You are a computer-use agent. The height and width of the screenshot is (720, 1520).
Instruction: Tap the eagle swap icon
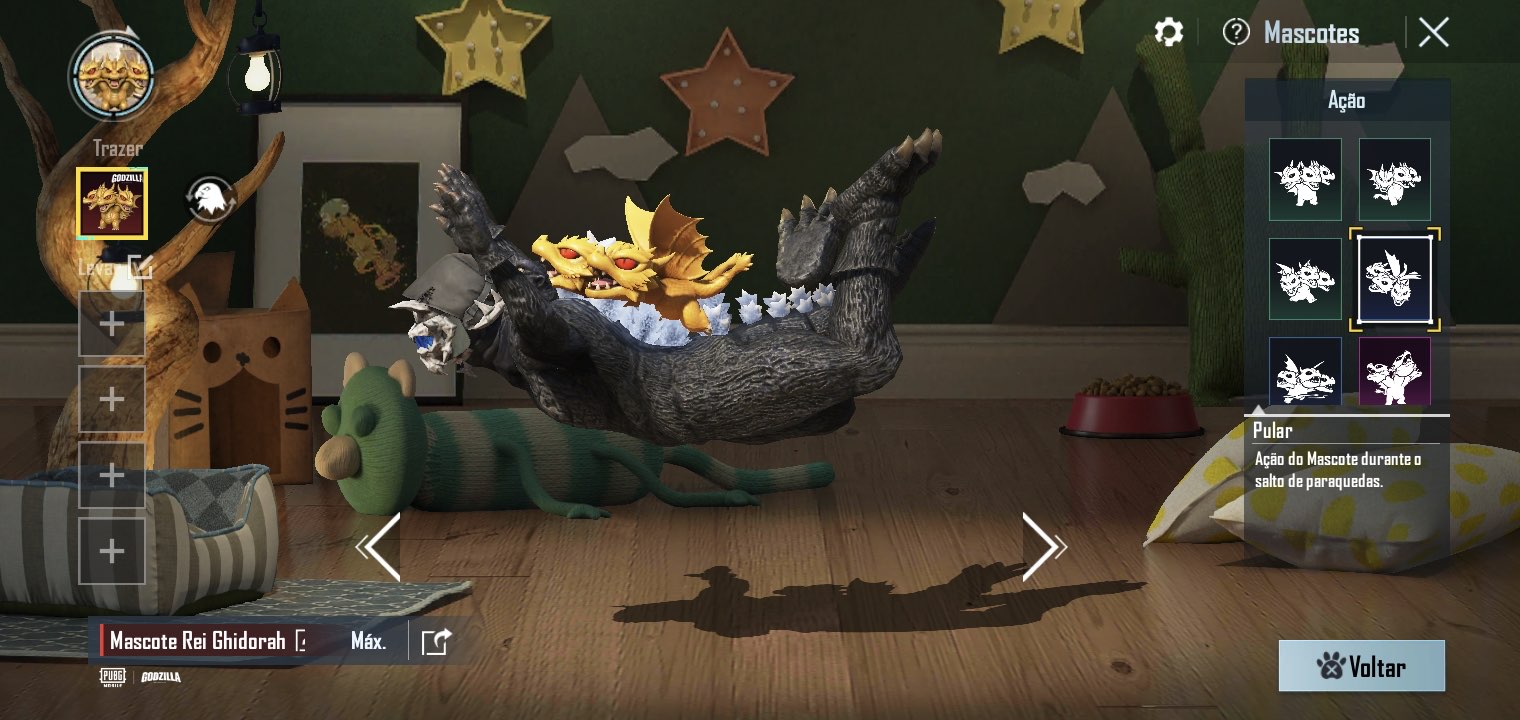210,200
